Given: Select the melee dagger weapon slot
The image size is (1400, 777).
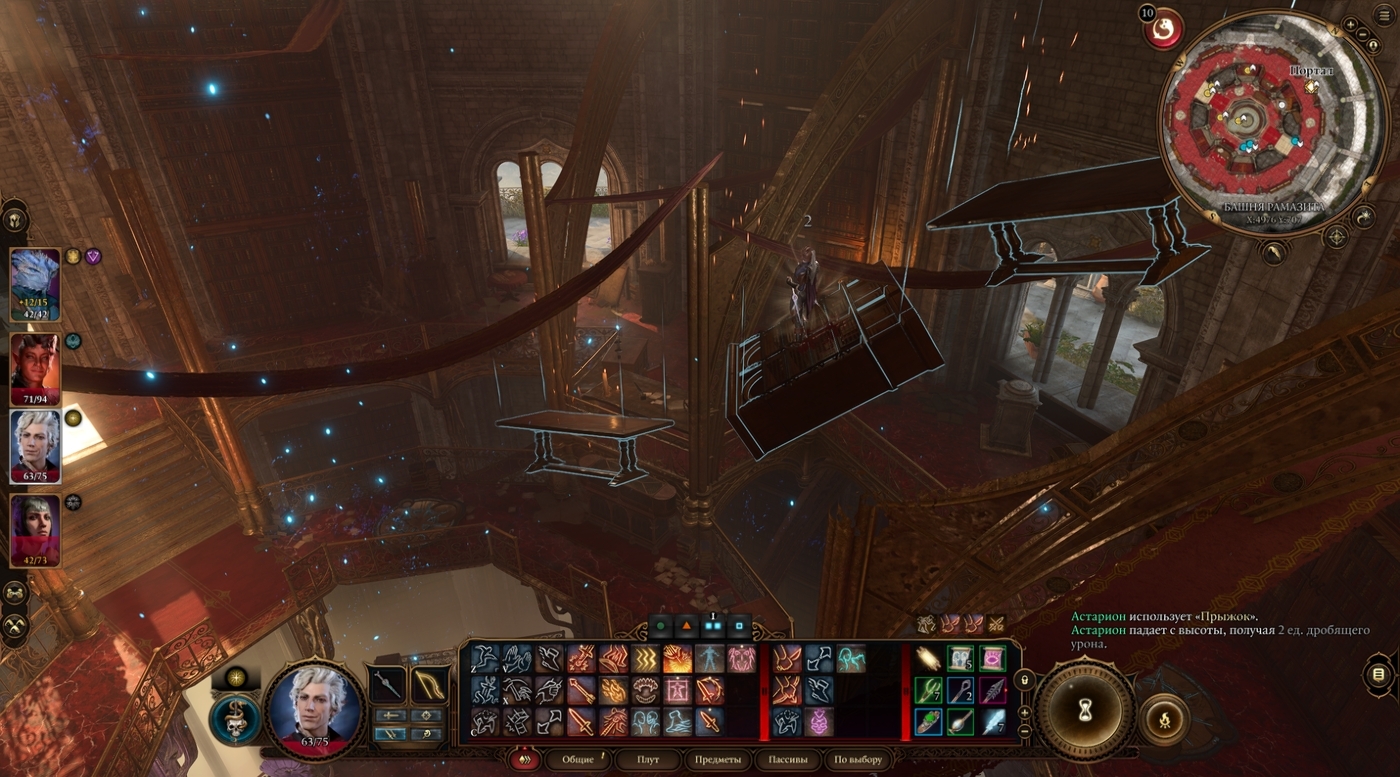Looking at the screenshot, I should 387,685.
